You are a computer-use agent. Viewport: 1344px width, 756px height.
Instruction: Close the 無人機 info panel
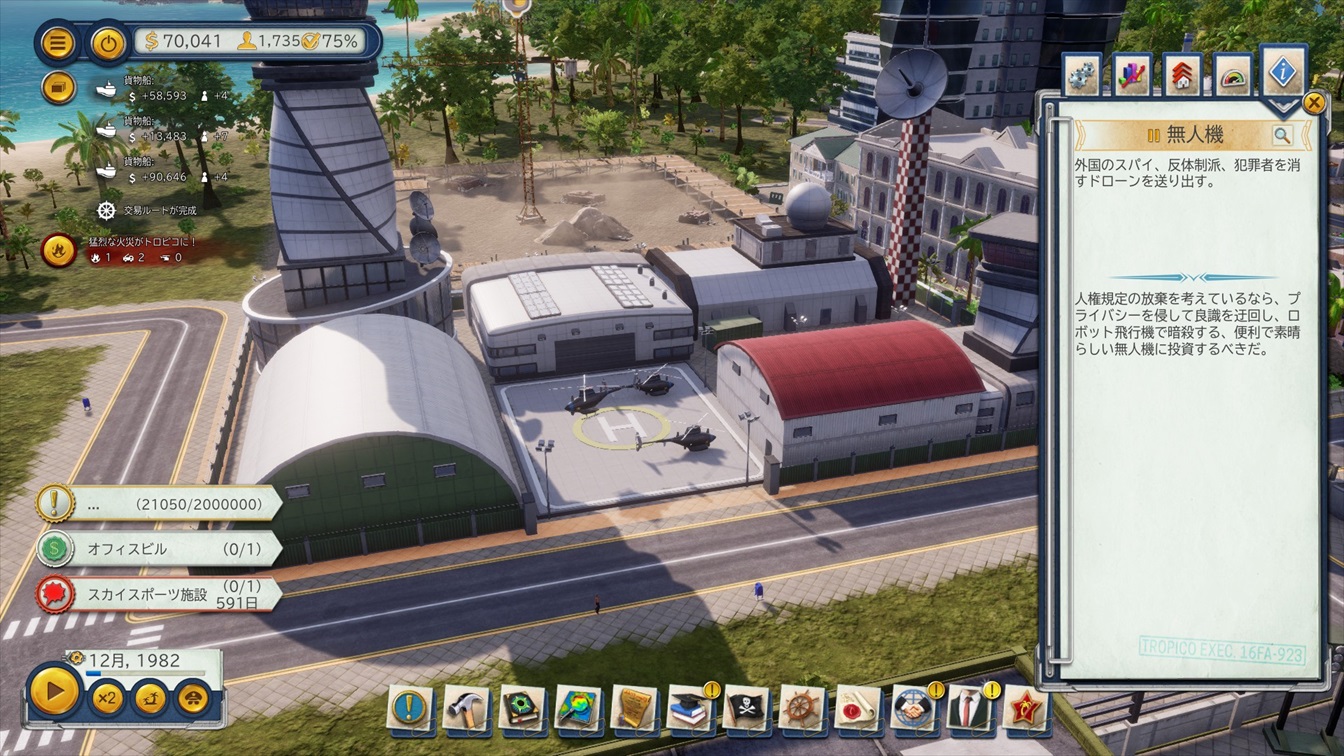tap(1314, 102)
